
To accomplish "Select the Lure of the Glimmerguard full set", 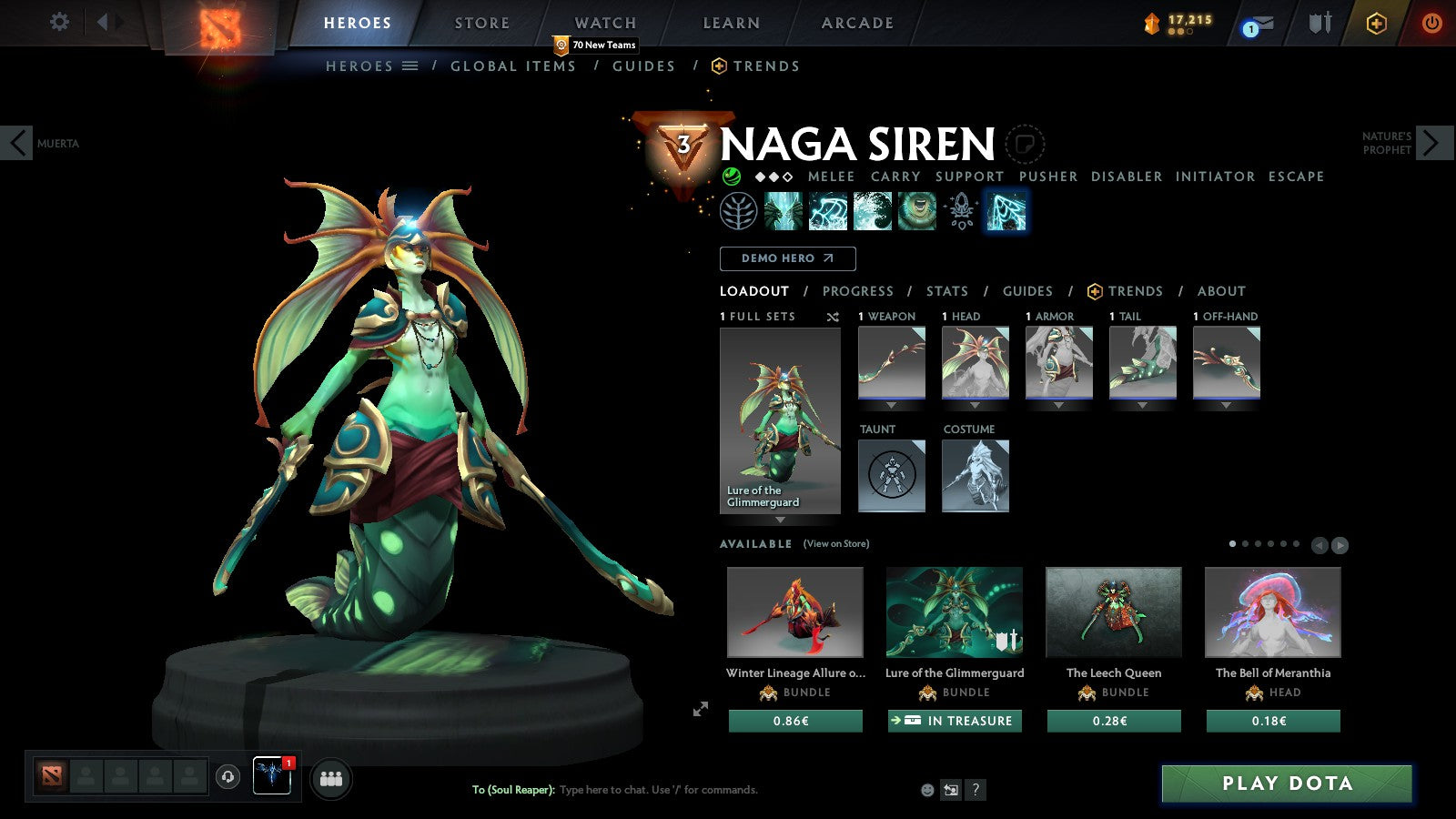I will coord(780,420).
